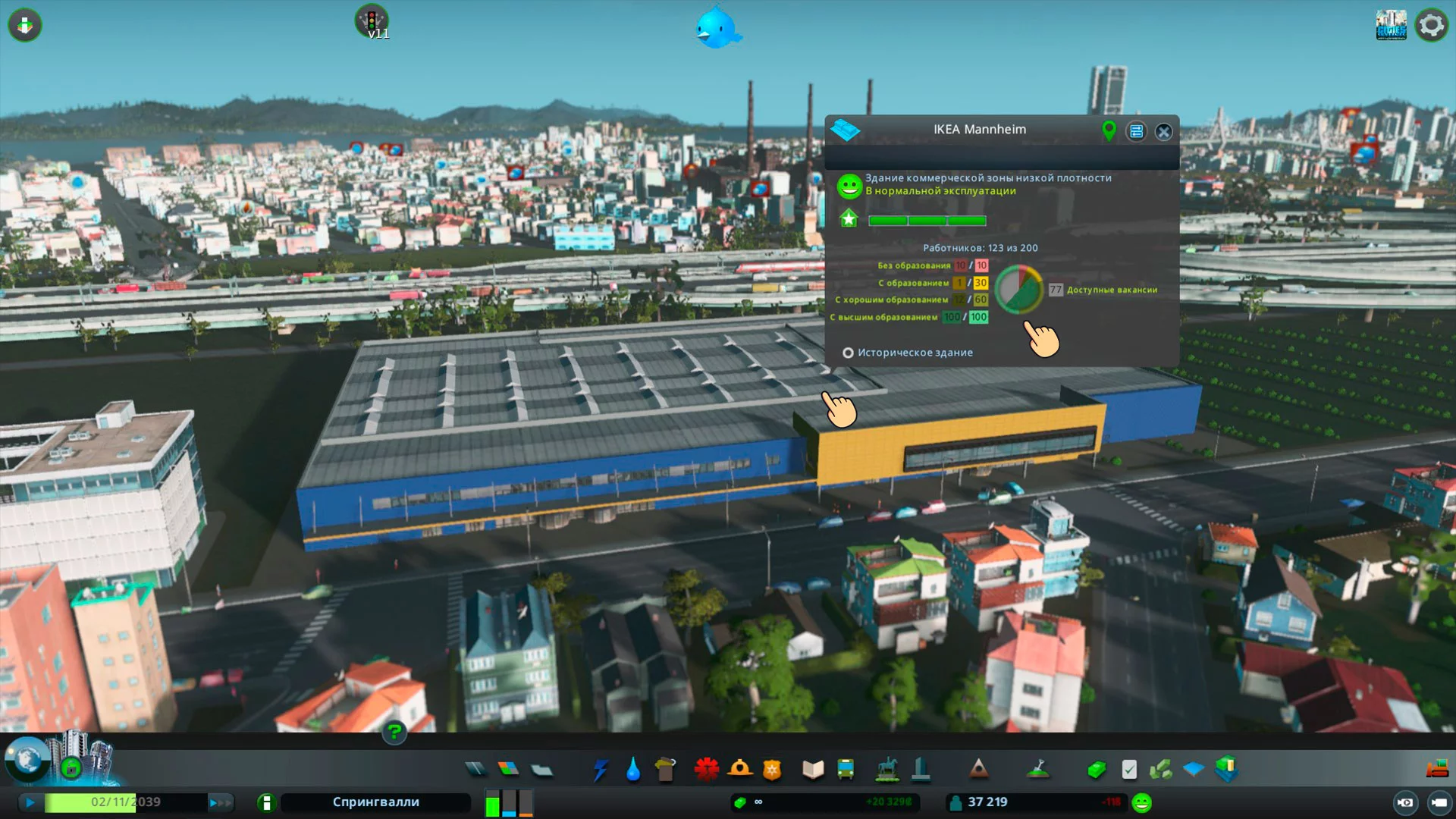Click the green location pin in the building panel
This screenshot has height=819, width=1456.
coord(1109,131)
